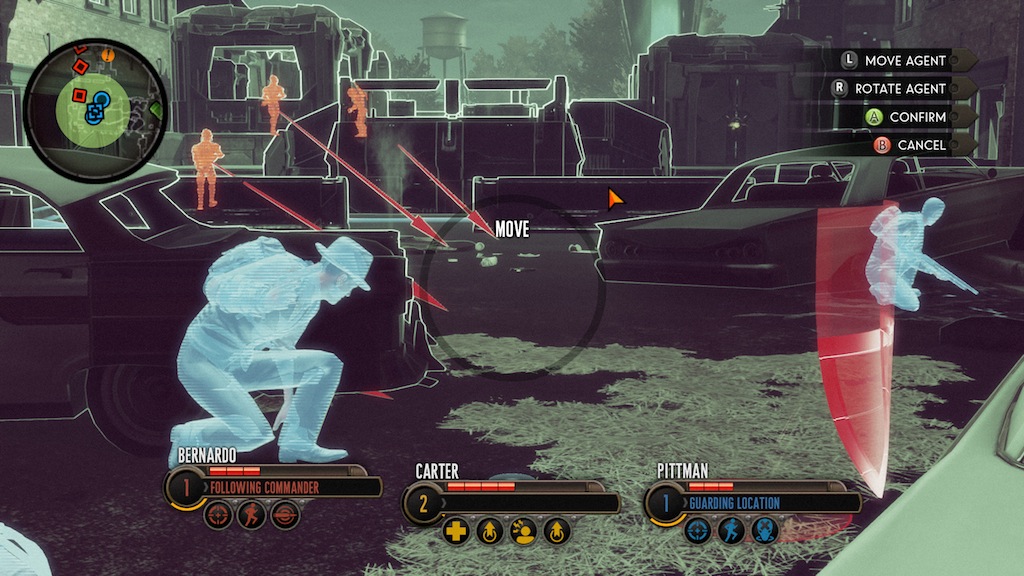
Task: Activate Carter's person-with-sparks ability icon
Action: tap(523, 532)
